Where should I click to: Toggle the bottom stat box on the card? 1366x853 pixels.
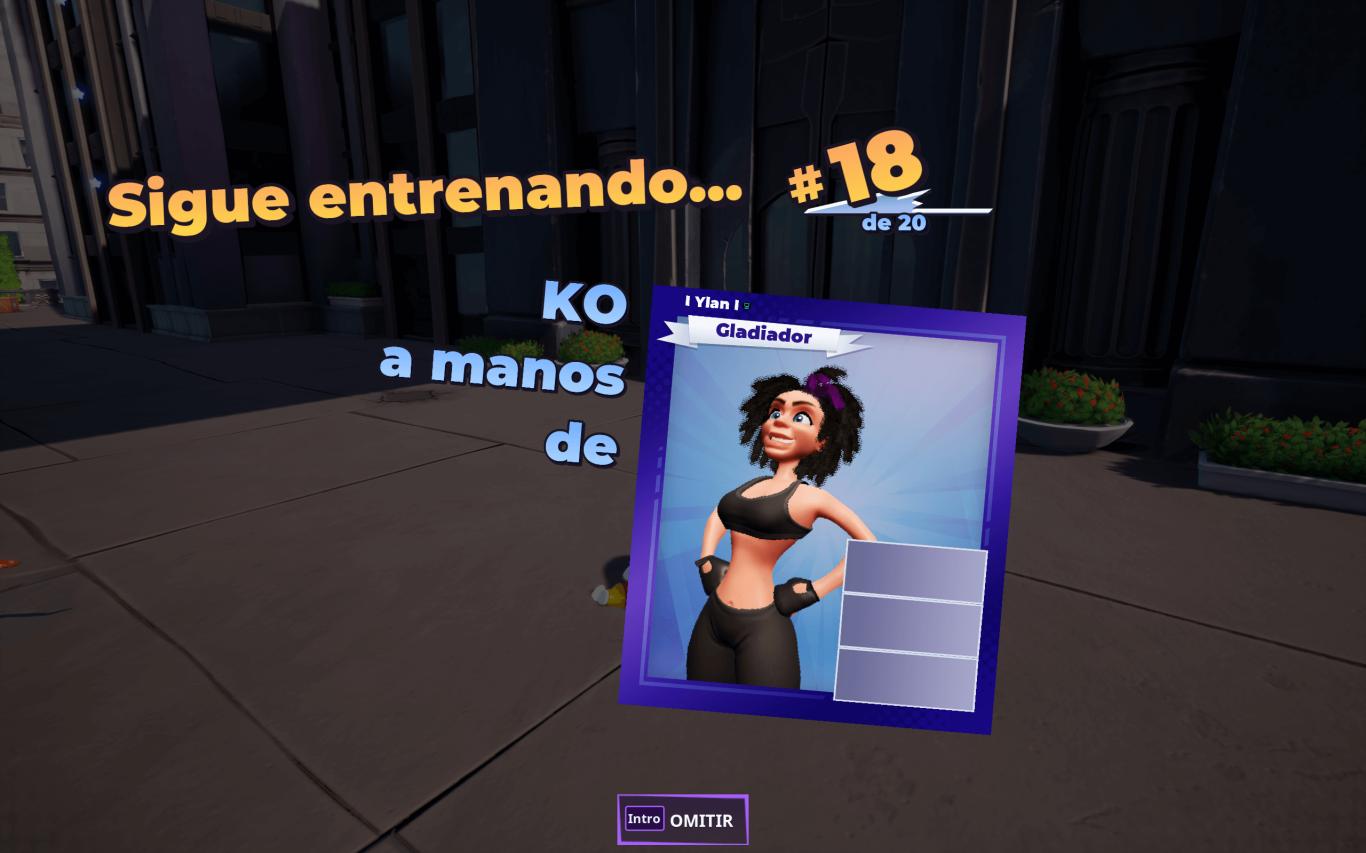pyautogui.click(x=903, y=679)
